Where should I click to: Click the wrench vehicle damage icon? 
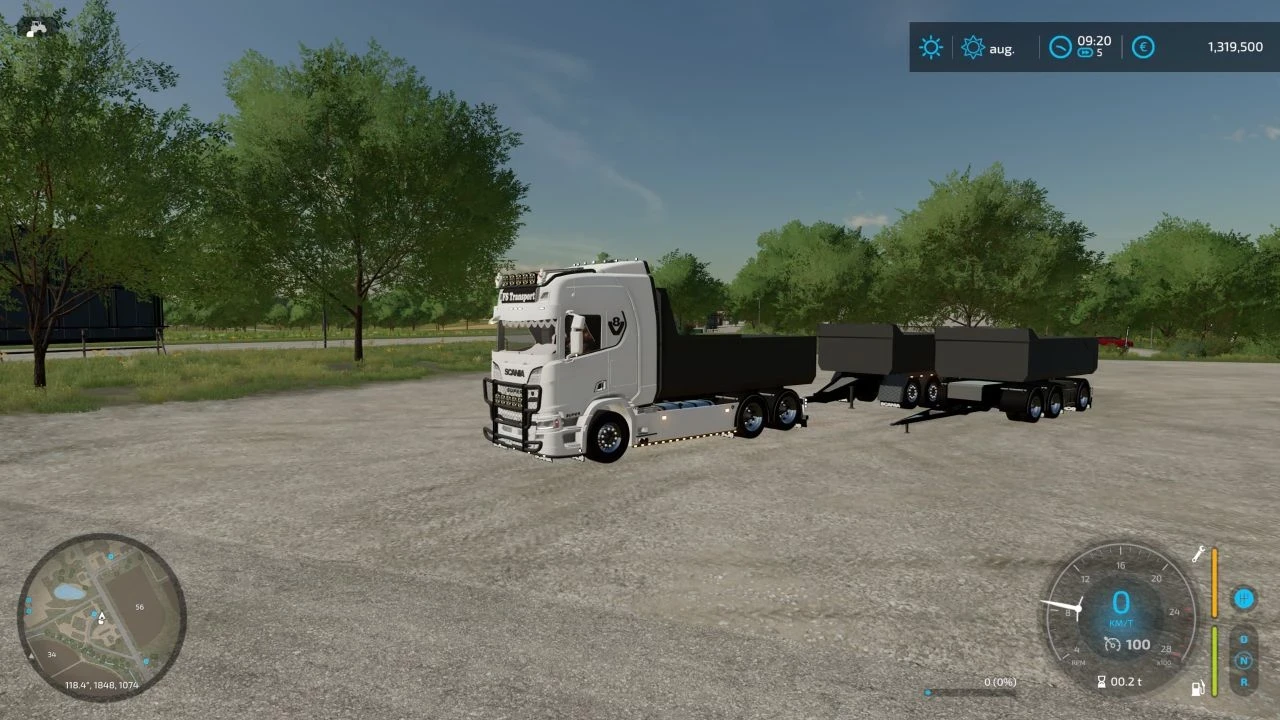(1198, 554)
